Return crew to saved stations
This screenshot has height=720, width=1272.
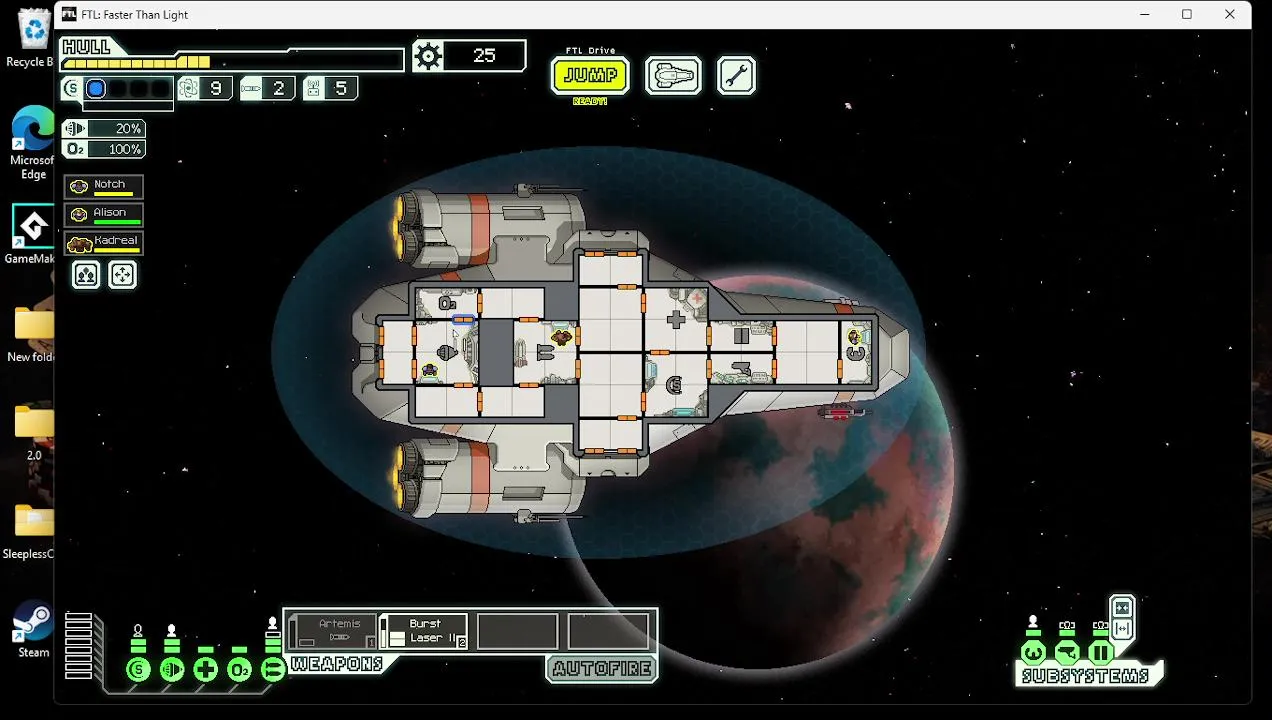(x=122, y=275)
